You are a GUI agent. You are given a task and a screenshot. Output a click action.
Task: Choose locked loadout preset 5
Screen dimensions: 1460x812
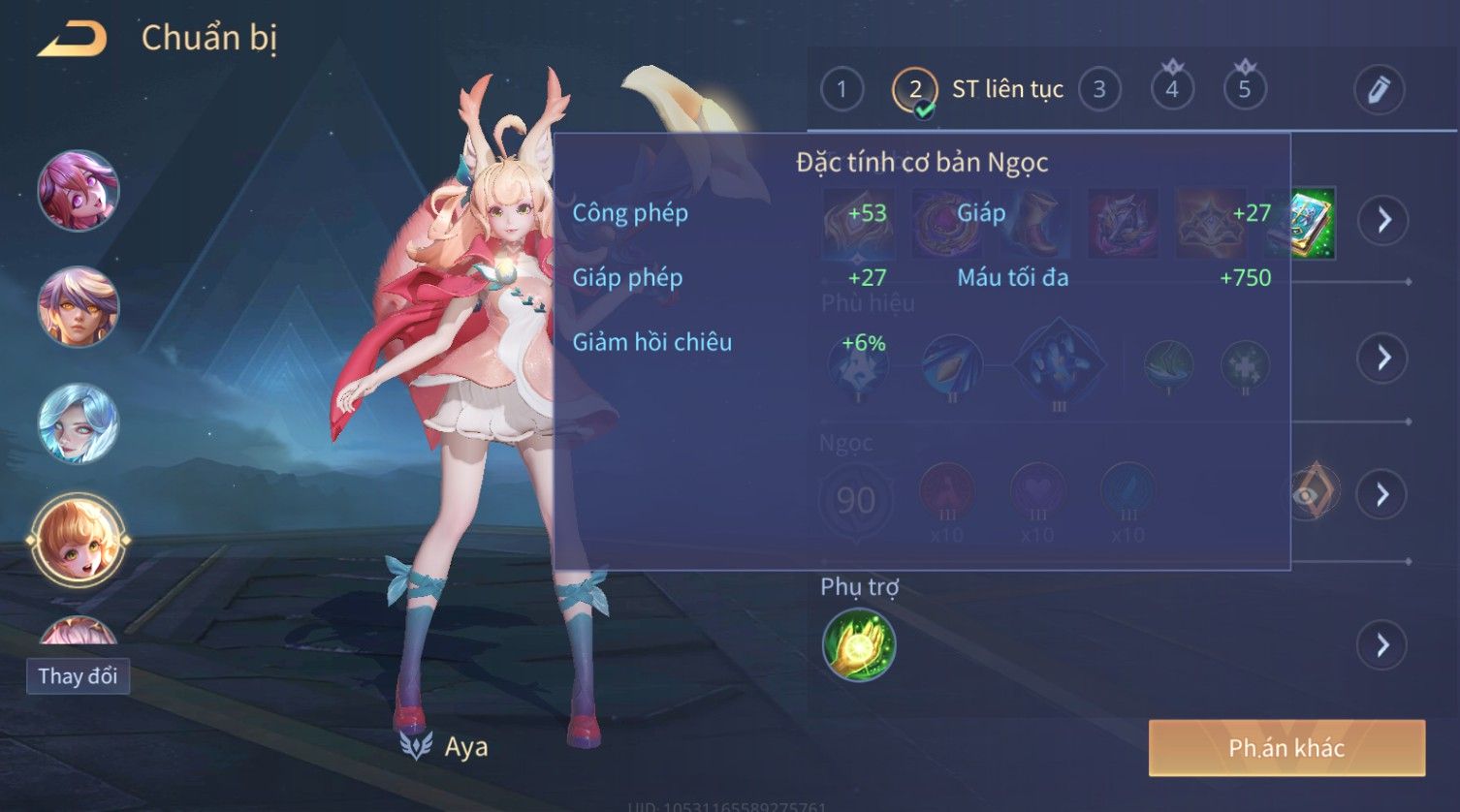coord(1245,90)
